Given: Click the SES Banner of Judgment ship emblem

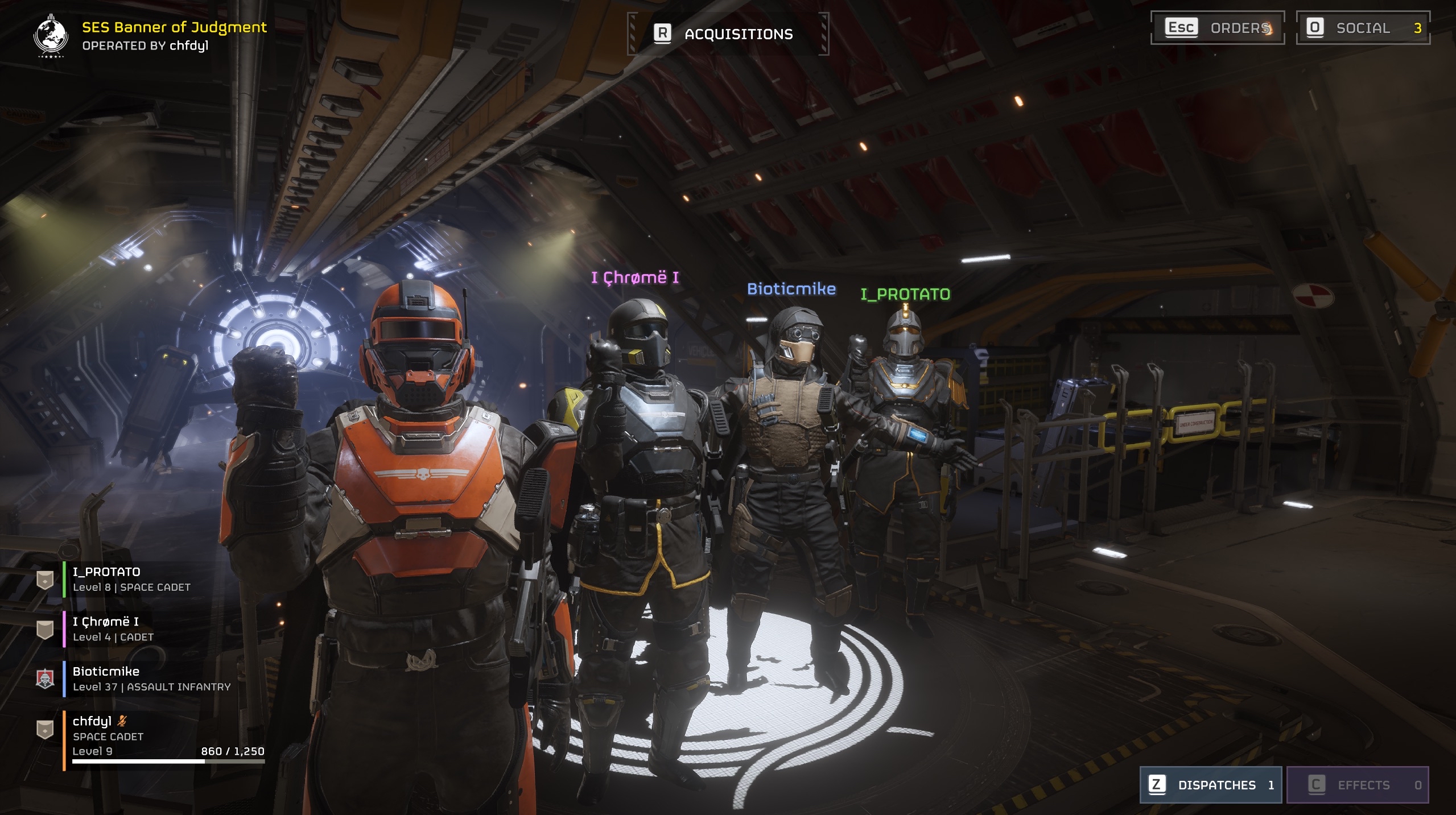Looking at the screenshot, I should [50, 35].
